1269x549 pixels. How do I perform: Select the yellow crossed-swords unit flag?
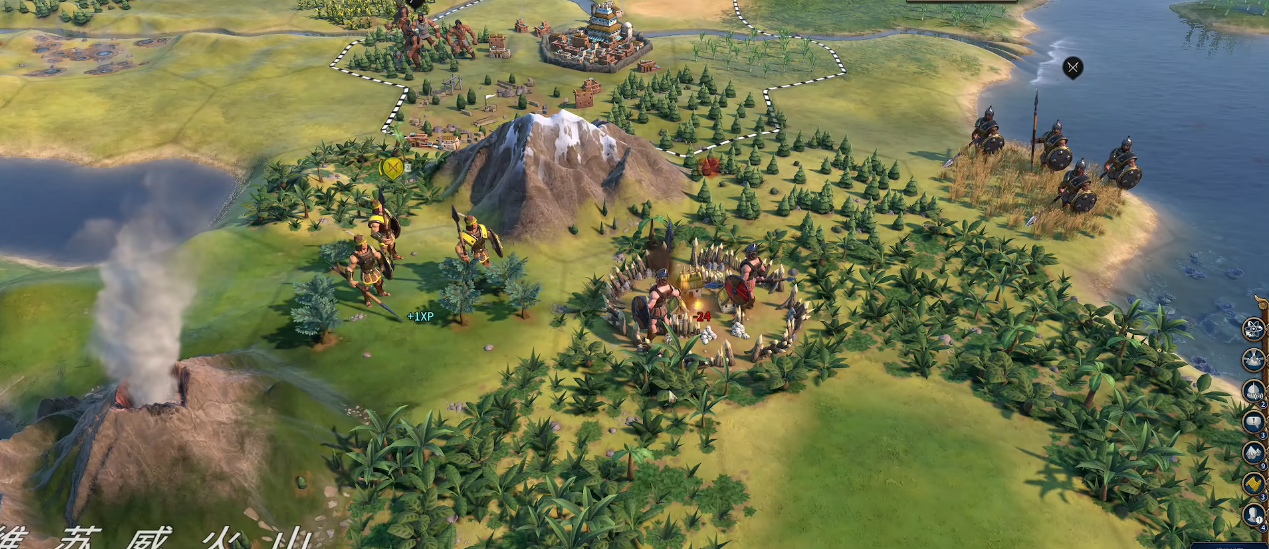point(392,167)
